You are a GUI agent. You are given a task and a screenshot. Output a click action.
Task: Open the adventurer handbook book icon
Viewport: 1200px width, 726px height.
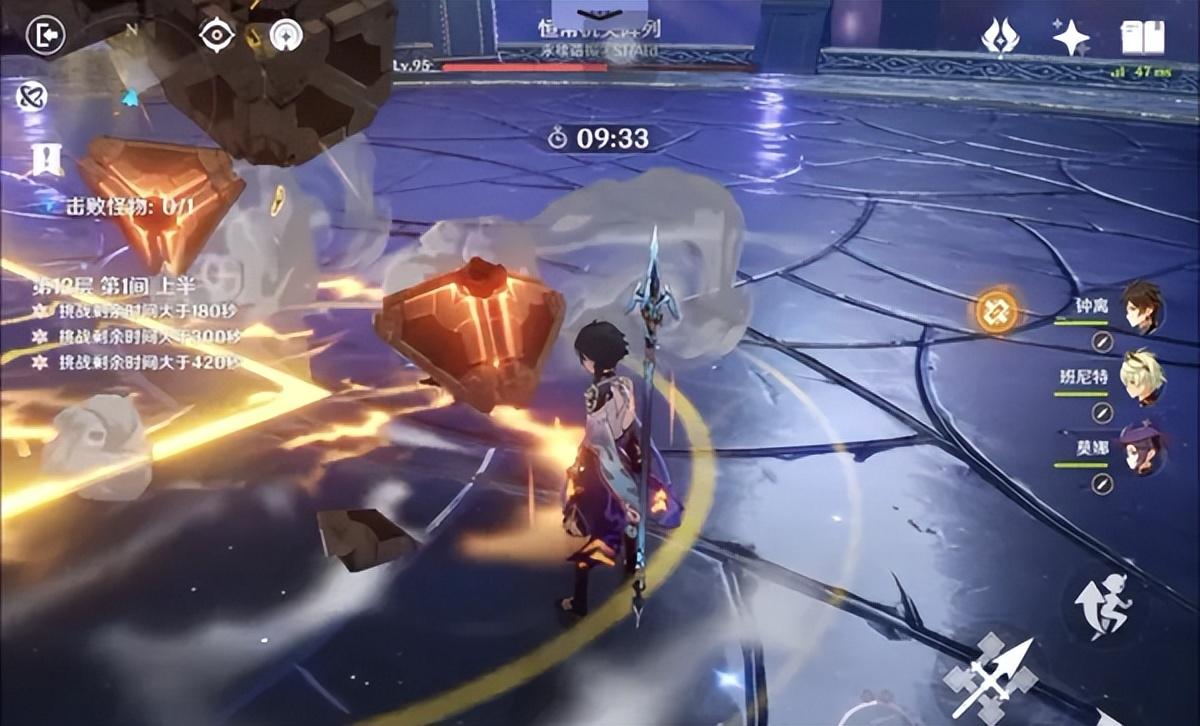point(1142,39)
